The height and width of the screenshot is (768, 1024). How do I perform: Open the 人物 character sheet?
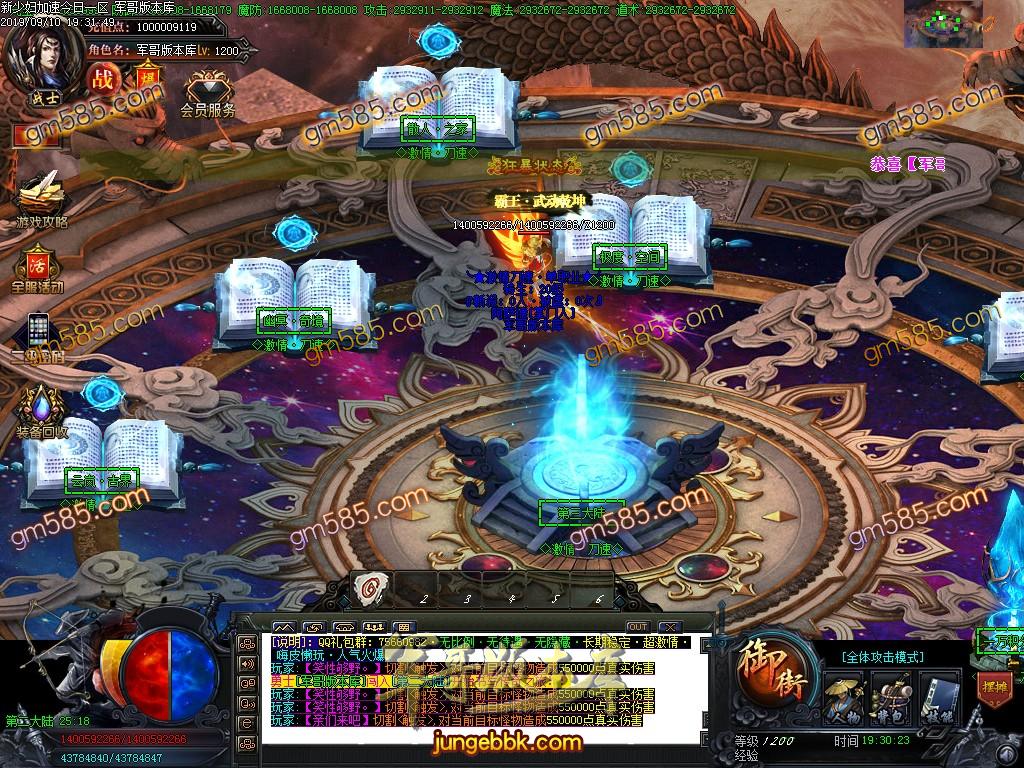tap(844, 697)
